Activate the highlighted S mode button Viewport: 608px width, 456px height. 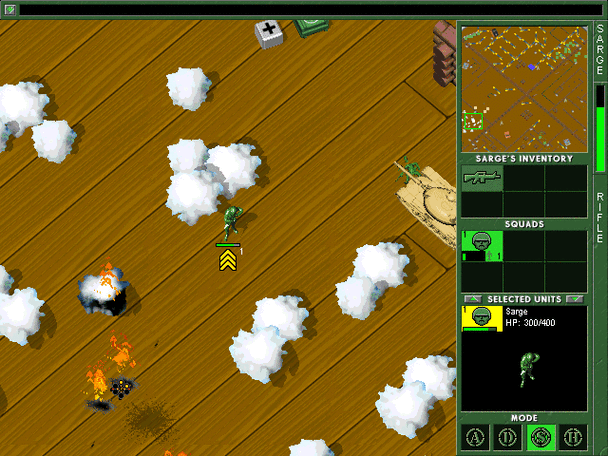(540, 437)
